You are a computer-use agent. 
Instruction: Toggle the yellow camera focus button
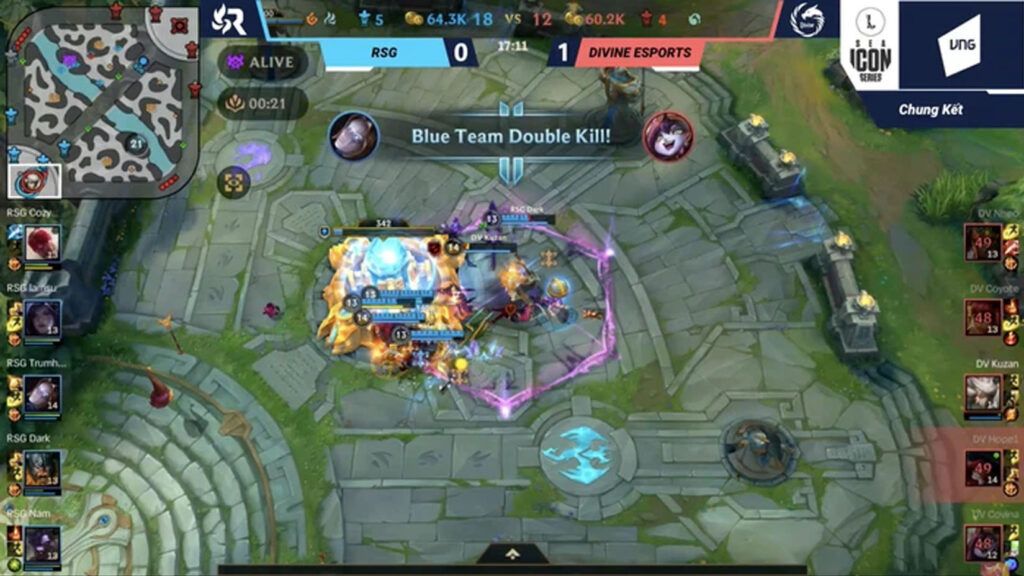point(234,182)
